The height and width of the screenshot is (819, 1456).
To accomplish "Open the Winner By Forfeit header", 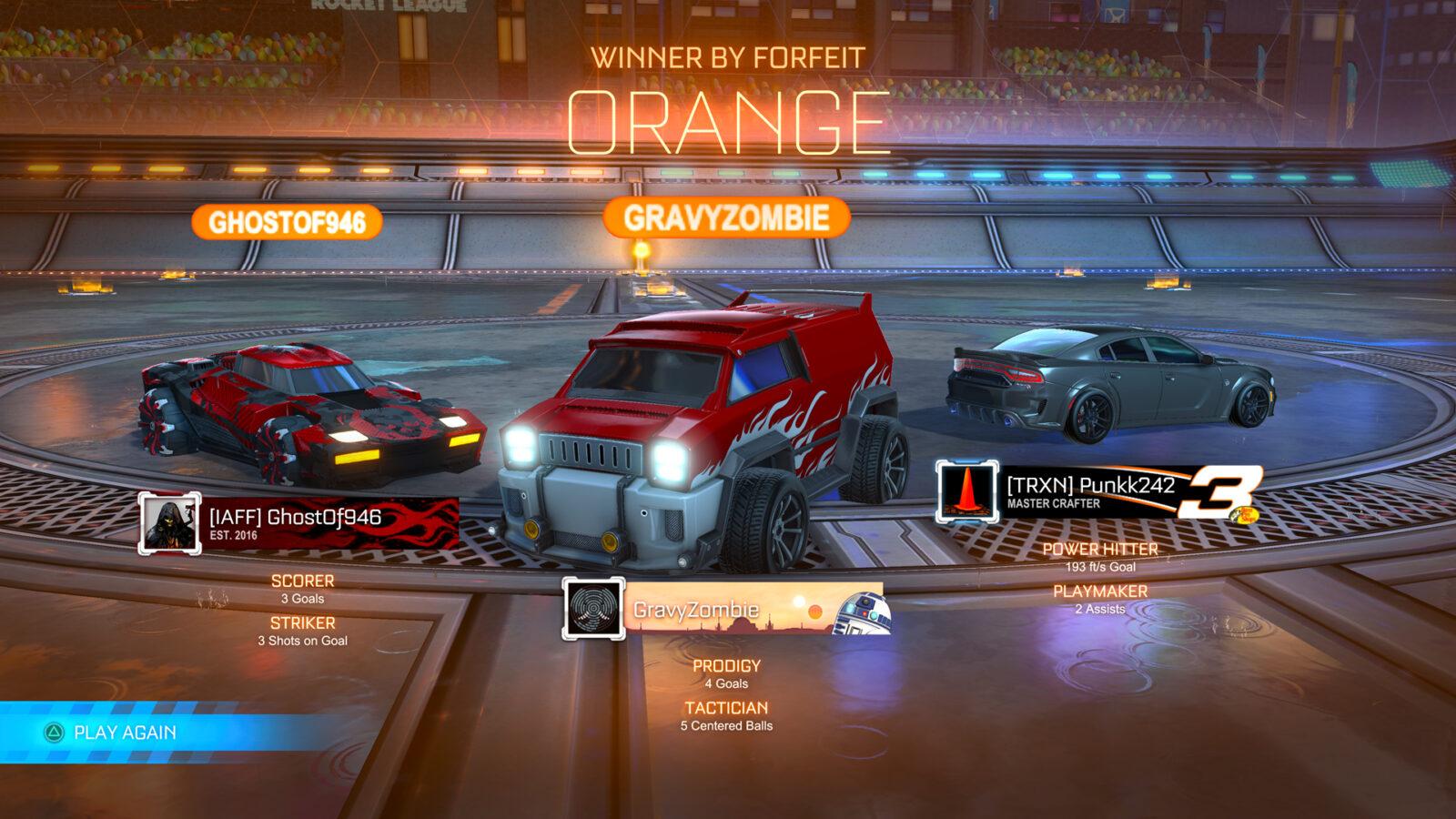I will (x=728, y=57).
